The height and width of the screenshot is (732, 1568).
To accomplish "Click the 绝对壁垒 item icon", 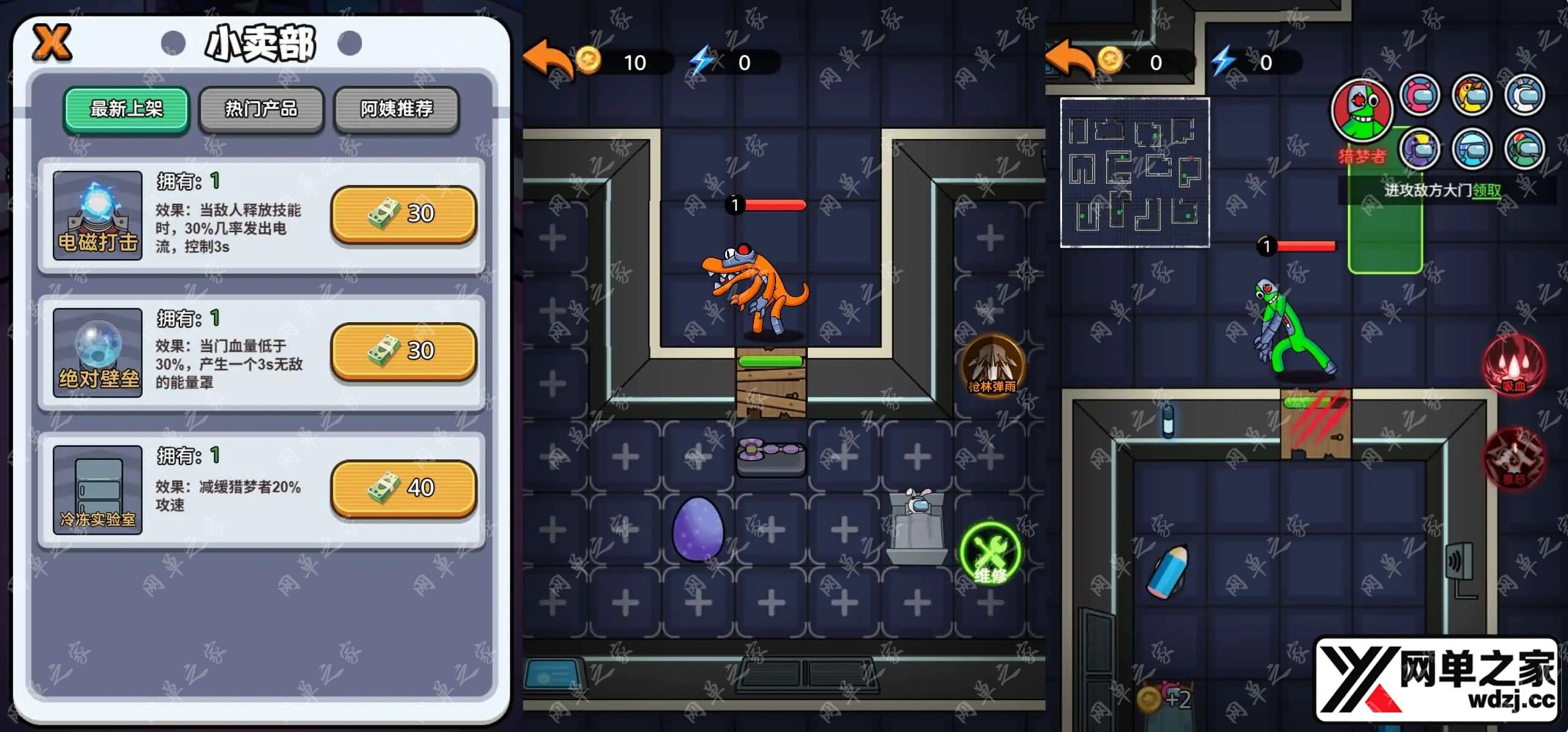I will [x=97, y=352].
